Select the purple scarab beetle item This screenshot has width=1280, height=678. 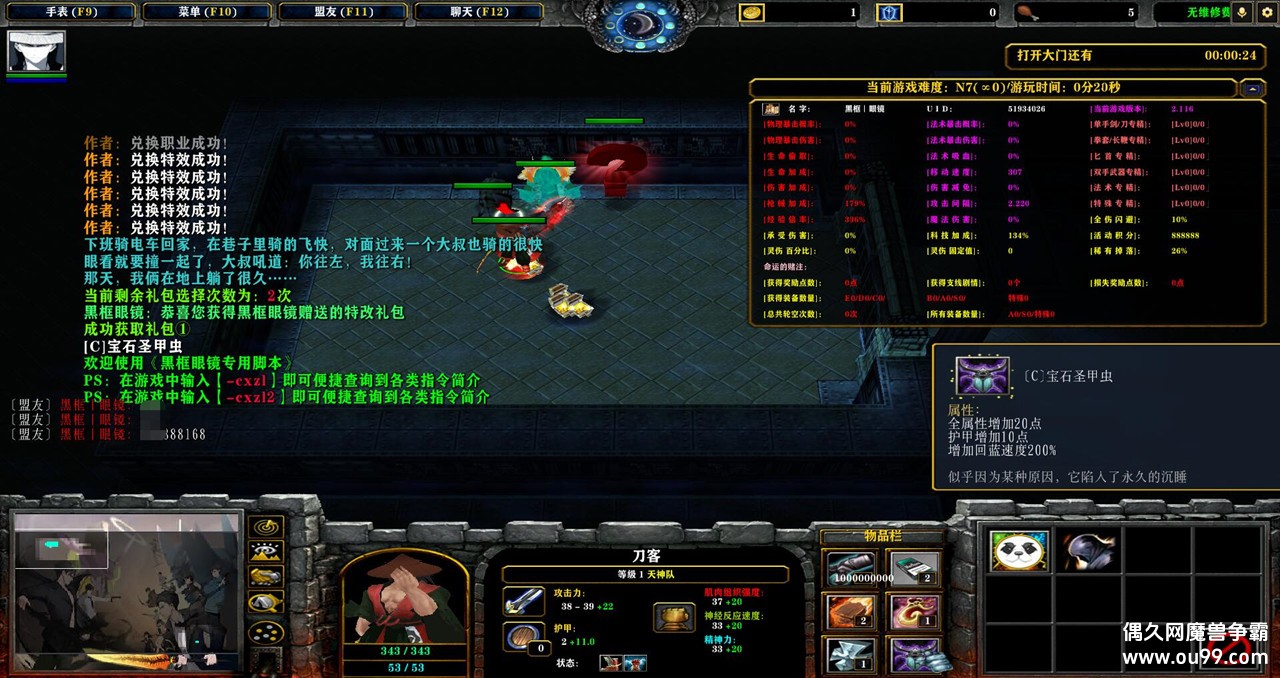914,655
